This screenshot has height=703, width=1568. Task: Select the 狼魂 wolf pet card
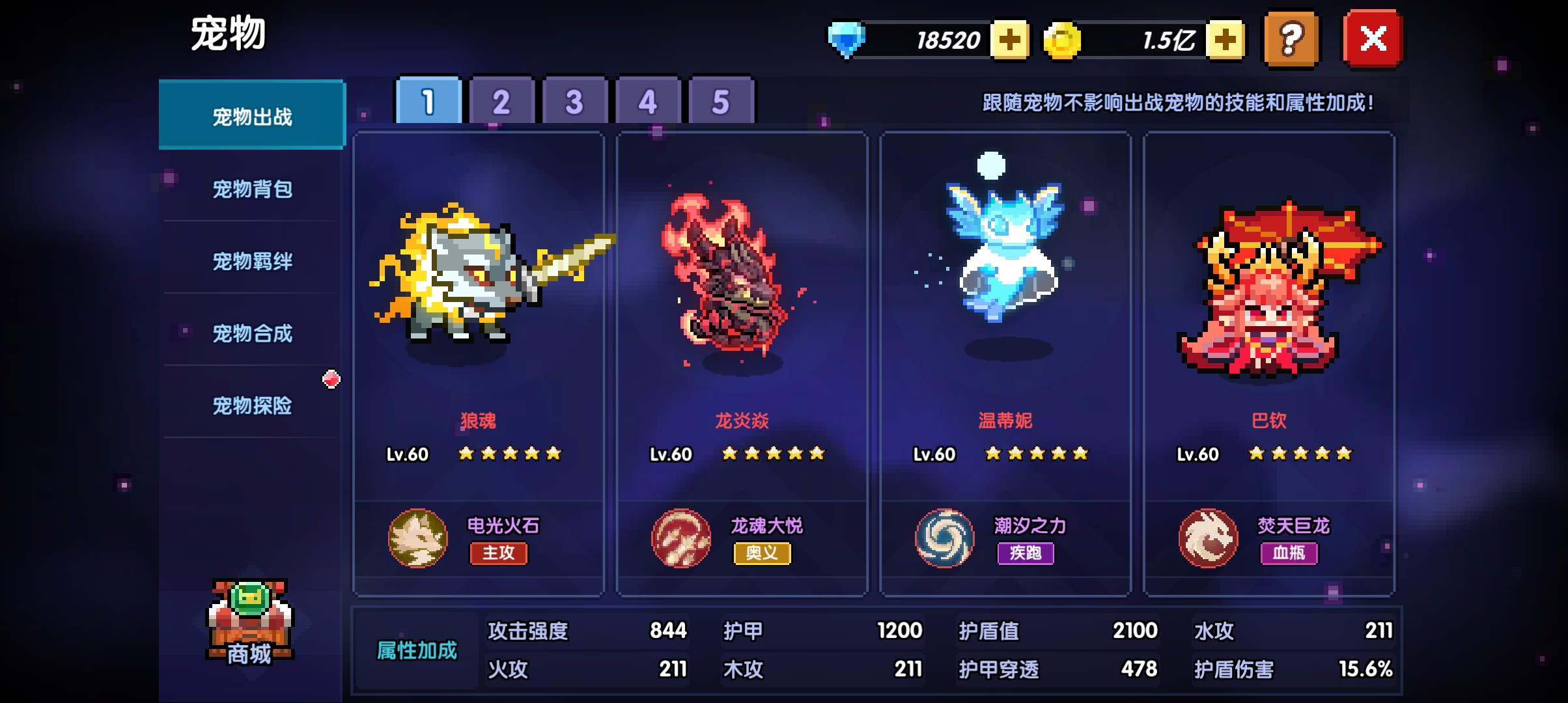[x=478, y=312]
